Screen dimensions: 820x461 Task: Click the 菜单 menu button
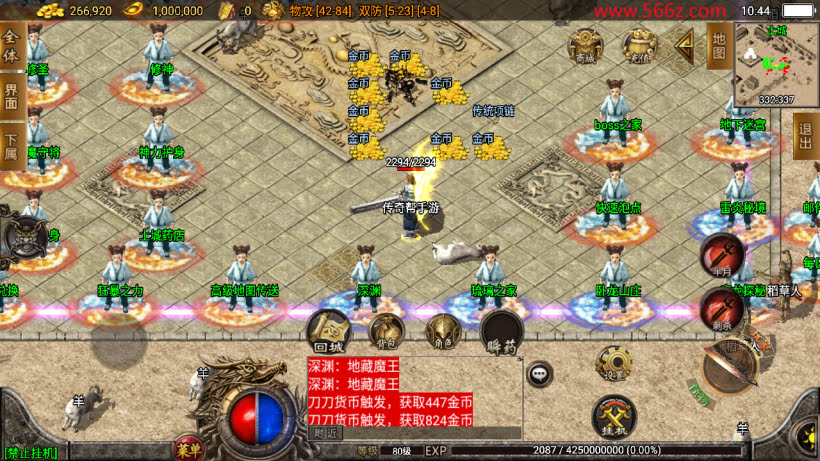point(187,446)
